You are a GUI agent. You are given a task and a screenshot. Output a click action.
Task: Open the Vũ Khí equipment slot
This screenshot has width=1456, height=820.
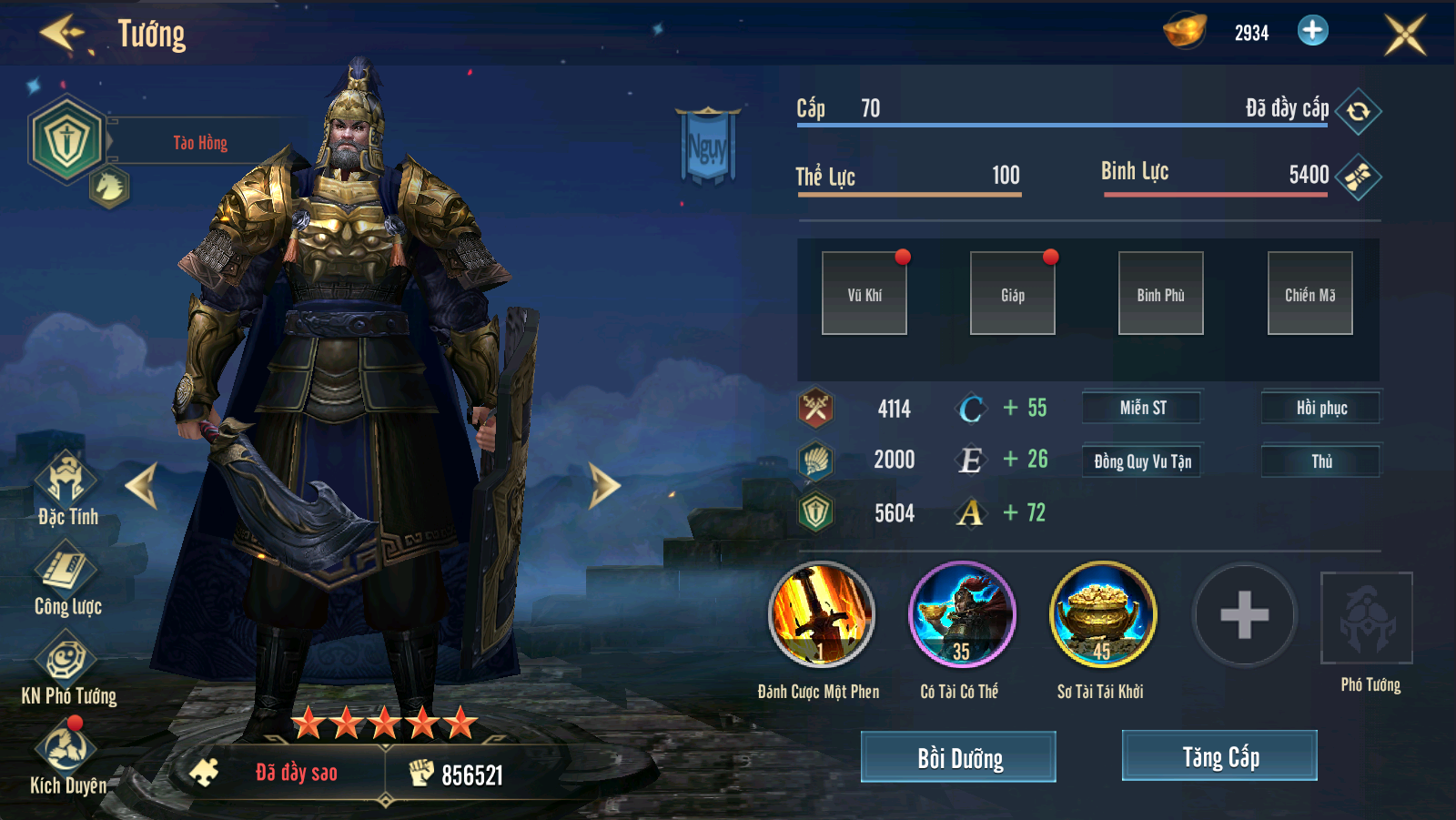pyautogui.click(x=864, y=293)
